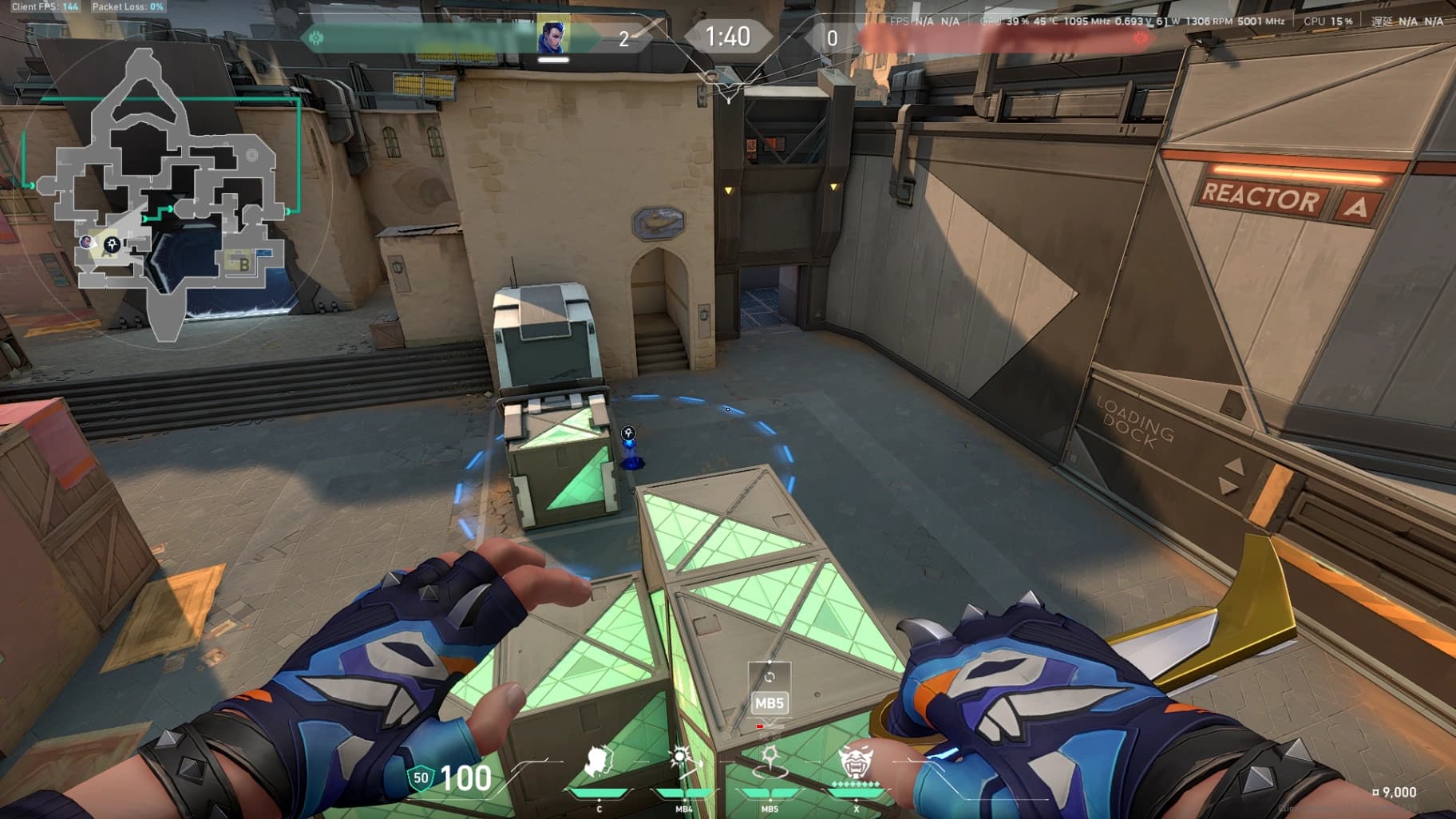Click the teal team emblem in top bar
This screenshot has height=819, width=1456.
click(x=317, y=38)
